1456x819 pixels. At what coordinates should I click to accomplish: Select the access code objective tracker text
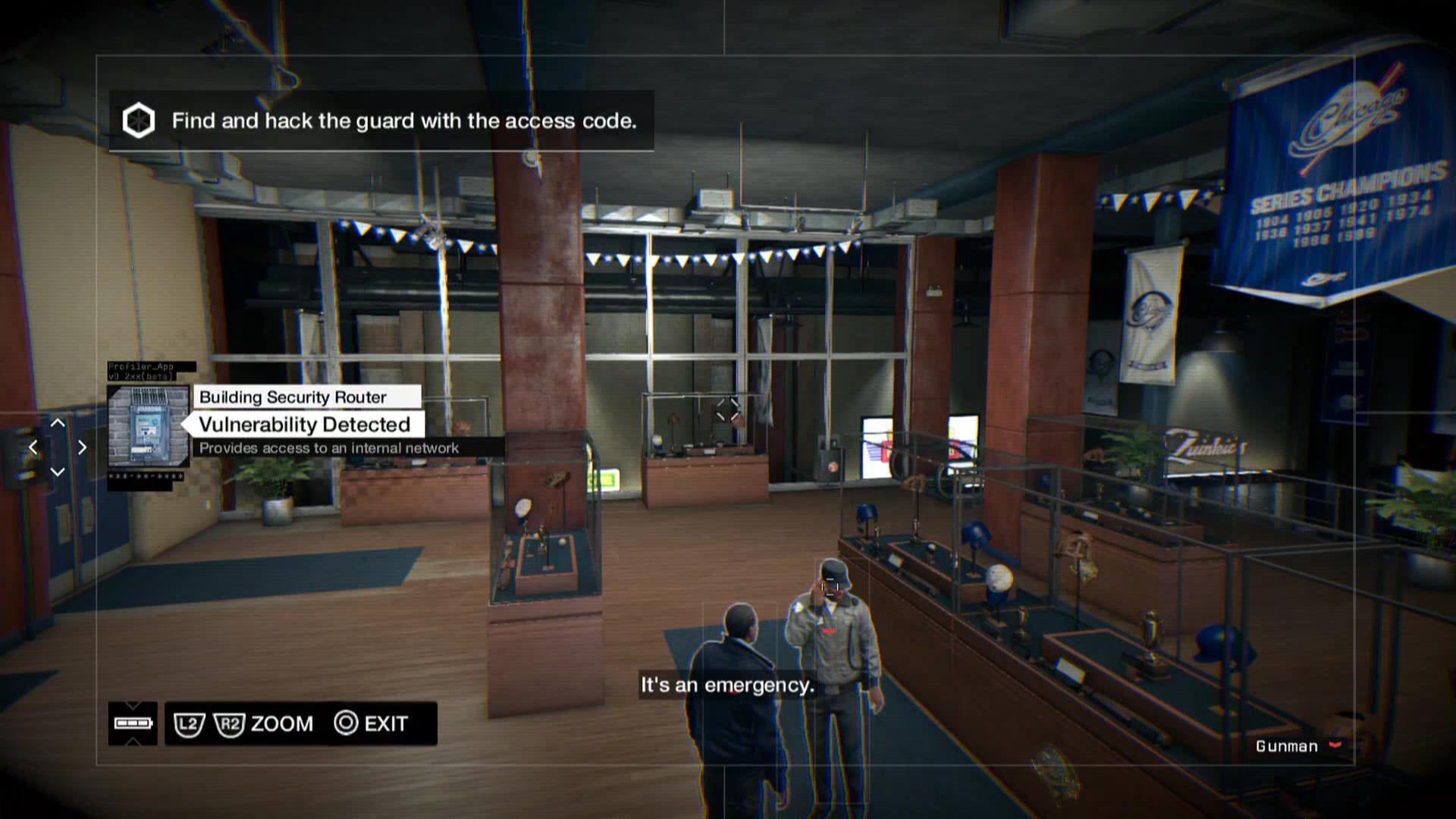(x=403, y=121)
